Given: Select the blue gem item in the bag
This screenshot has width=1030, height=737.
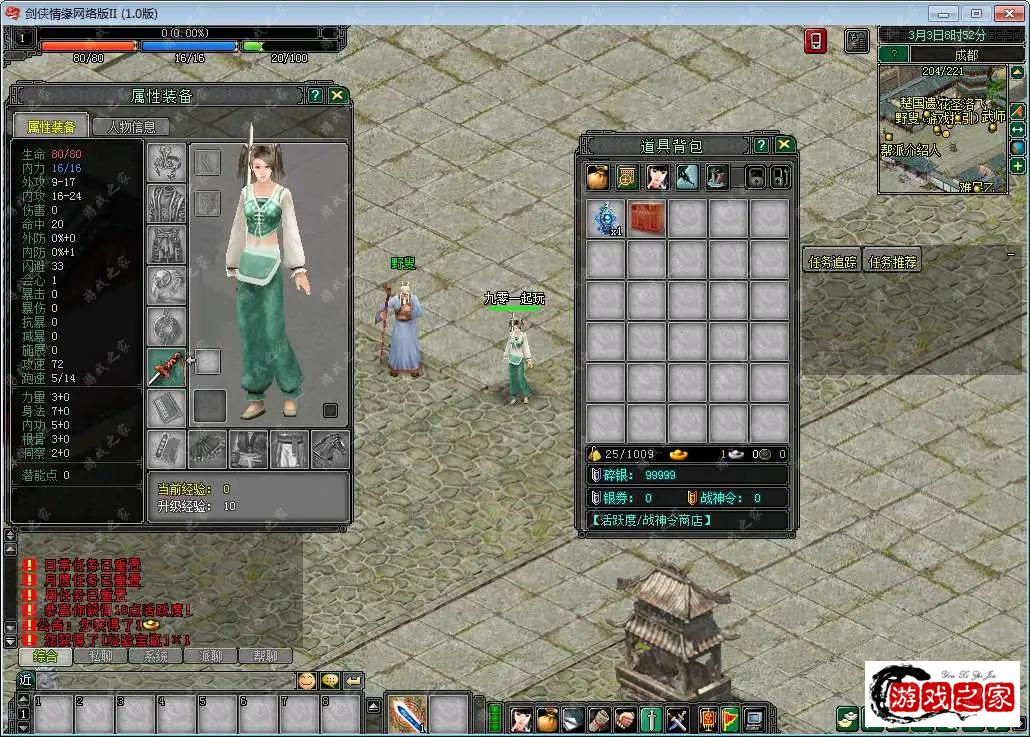Looking at the screenshot, I should point(605,219).
